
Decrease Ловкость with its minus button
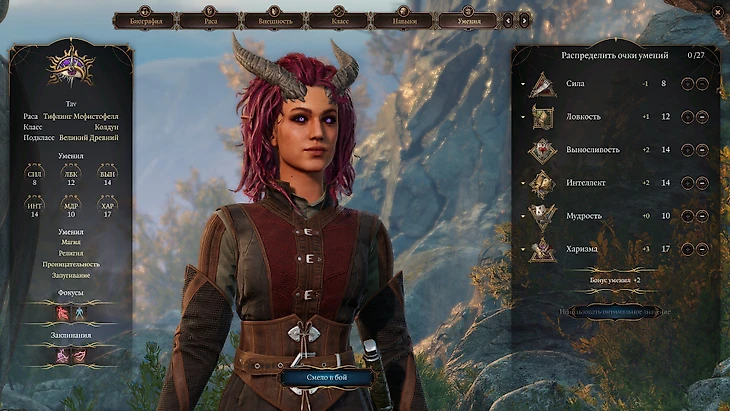(x=702, y=117)
